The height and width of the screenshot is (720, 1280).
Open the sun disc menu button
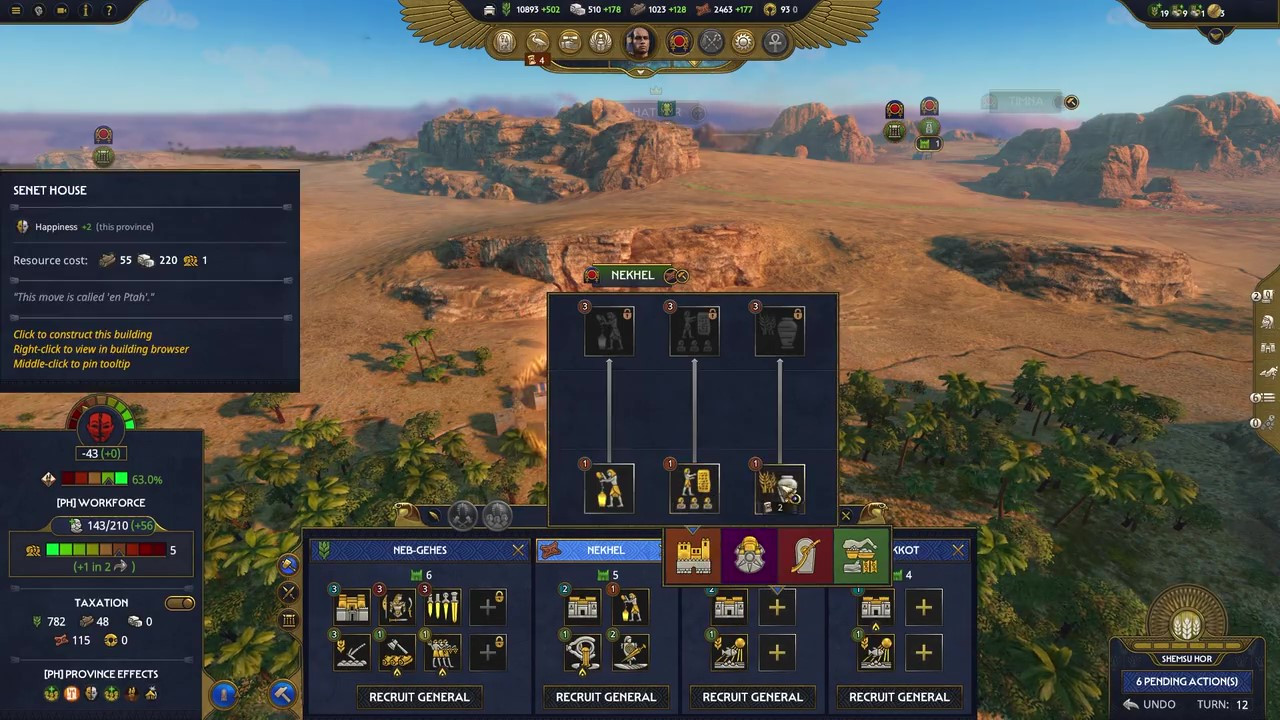pyautogui.click(x=743, y=42)
